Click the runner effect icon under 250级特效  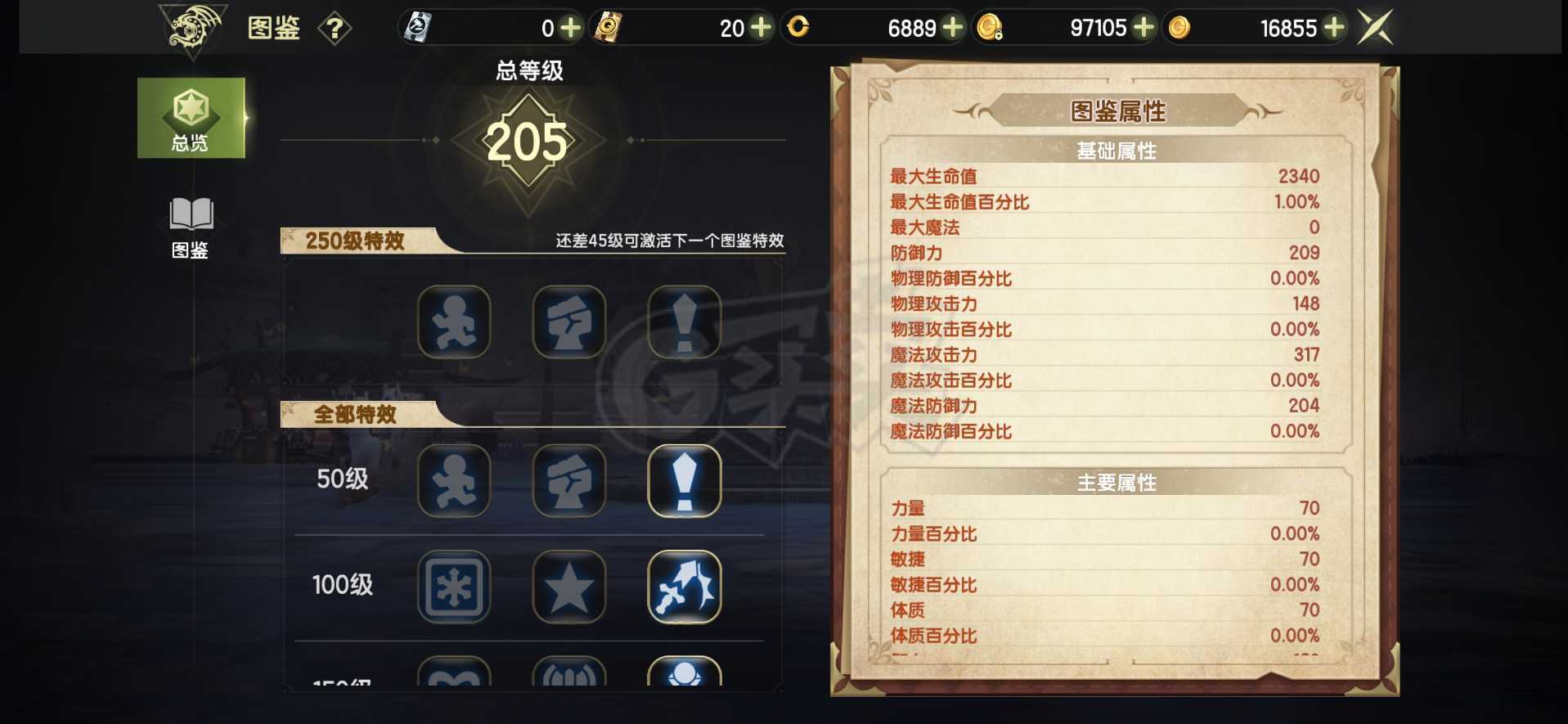point(455,322)
